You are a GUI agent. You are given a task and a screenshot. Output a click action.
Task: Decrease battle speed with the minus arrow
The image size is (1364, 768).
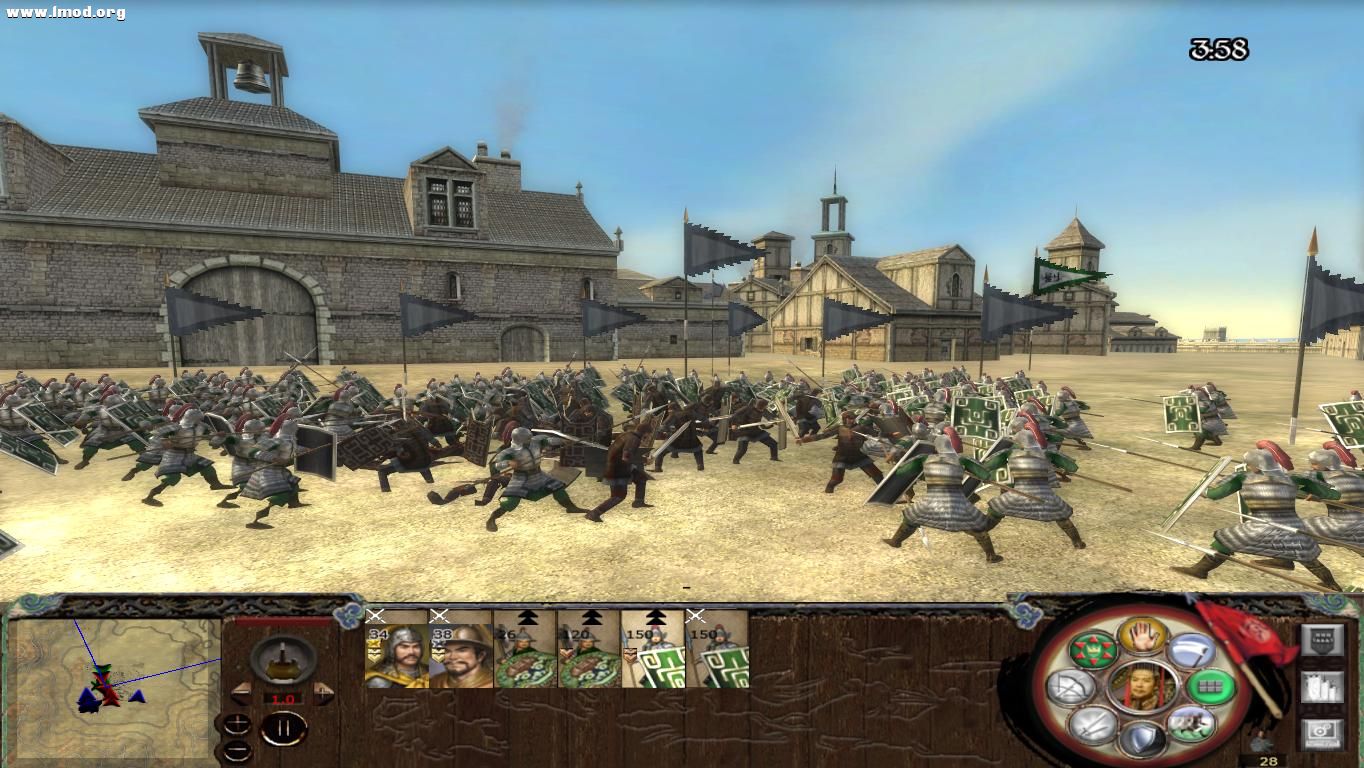[242, 693]
